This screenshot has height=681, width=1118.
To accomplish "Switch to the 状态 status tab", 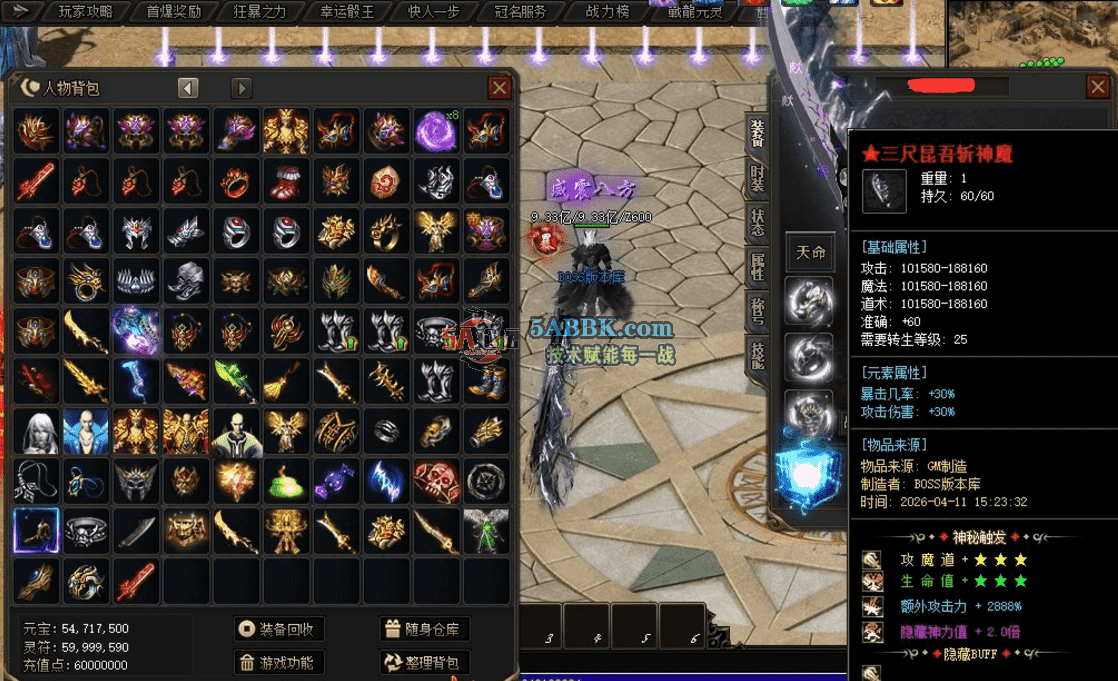I will (x=757, y=222).
